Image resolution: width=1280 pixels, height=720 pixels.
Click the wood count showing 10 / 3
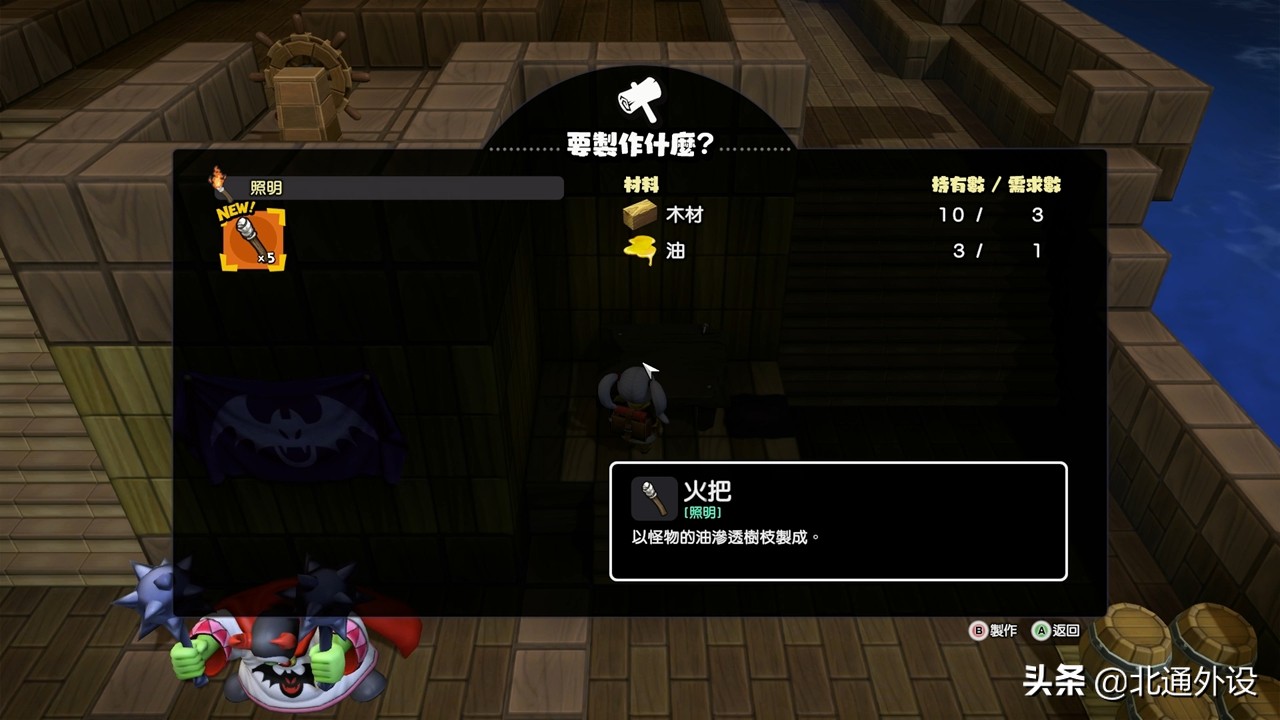[x=990, y=214]
